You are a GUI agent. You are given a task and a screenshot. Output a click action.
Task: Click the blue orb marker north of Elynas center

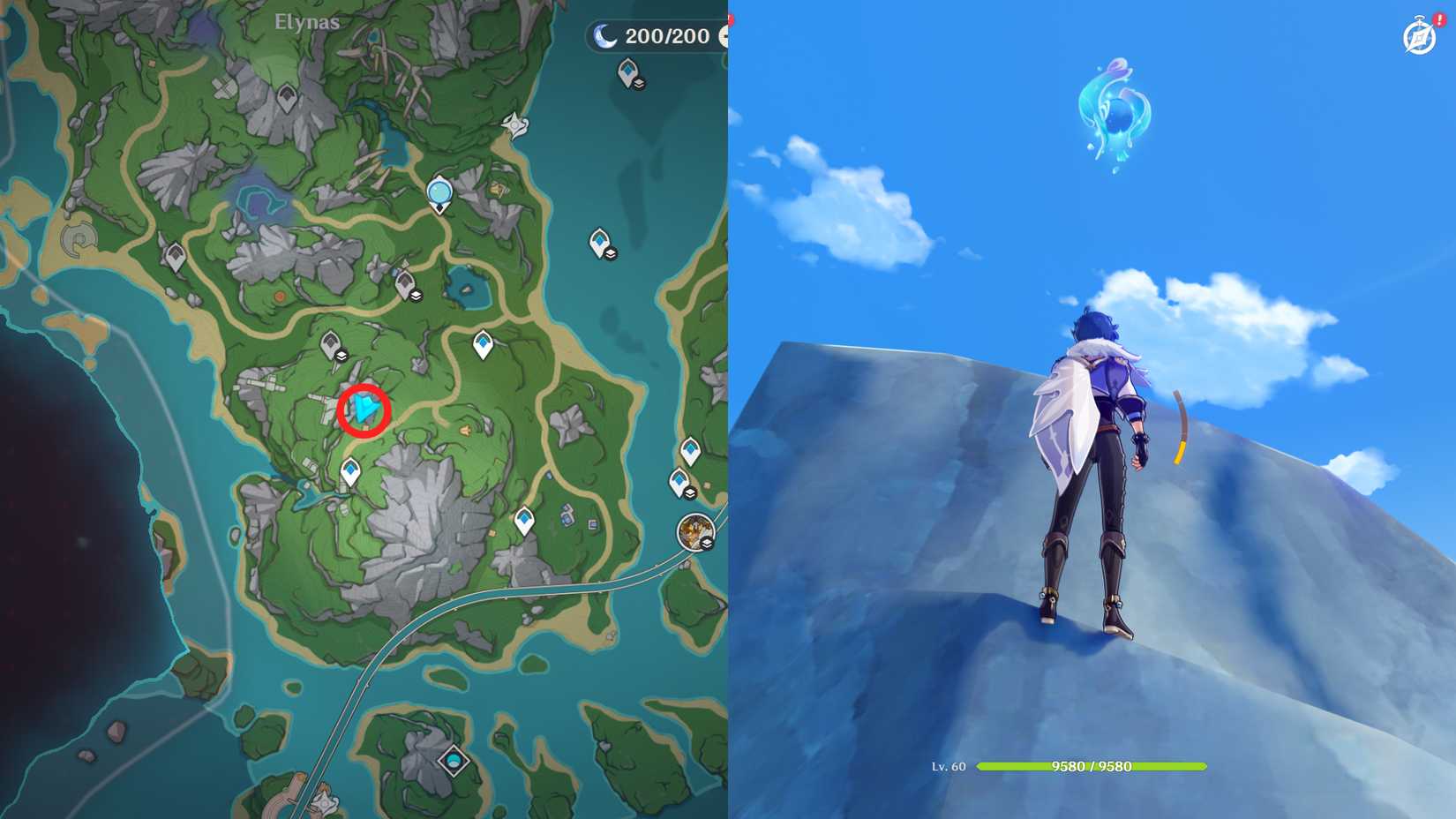pyautogui.click(x=439, y=192)
